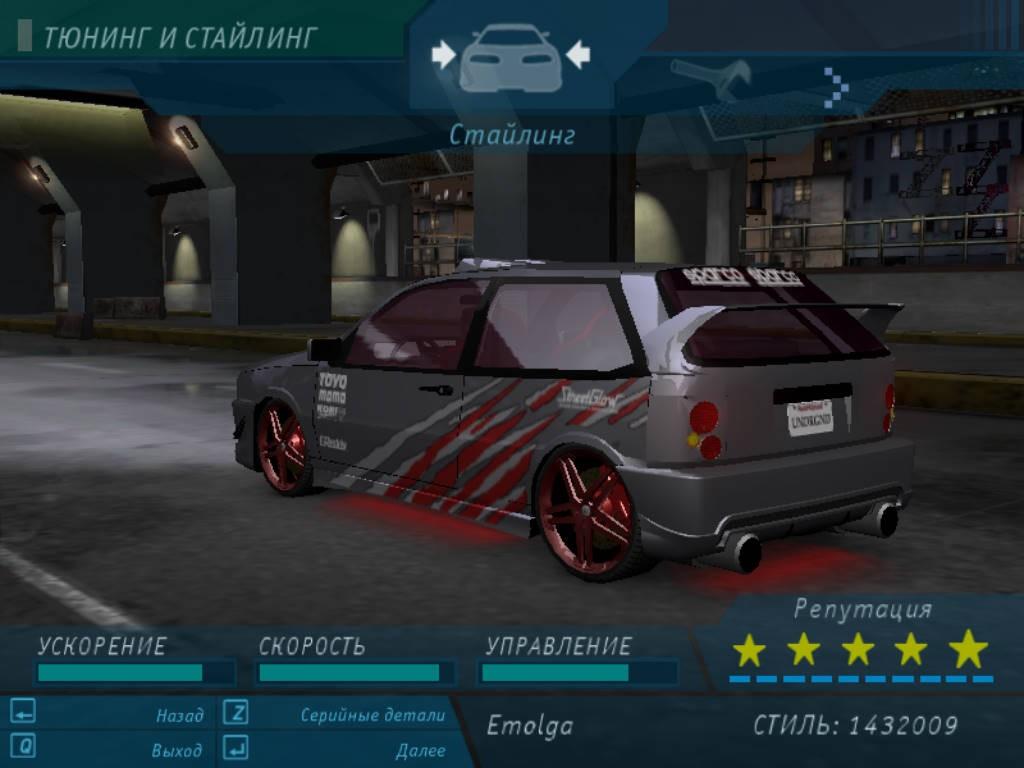Exit via the Выход option
The image size is (1024, 768).
click(x=177, y=749)
